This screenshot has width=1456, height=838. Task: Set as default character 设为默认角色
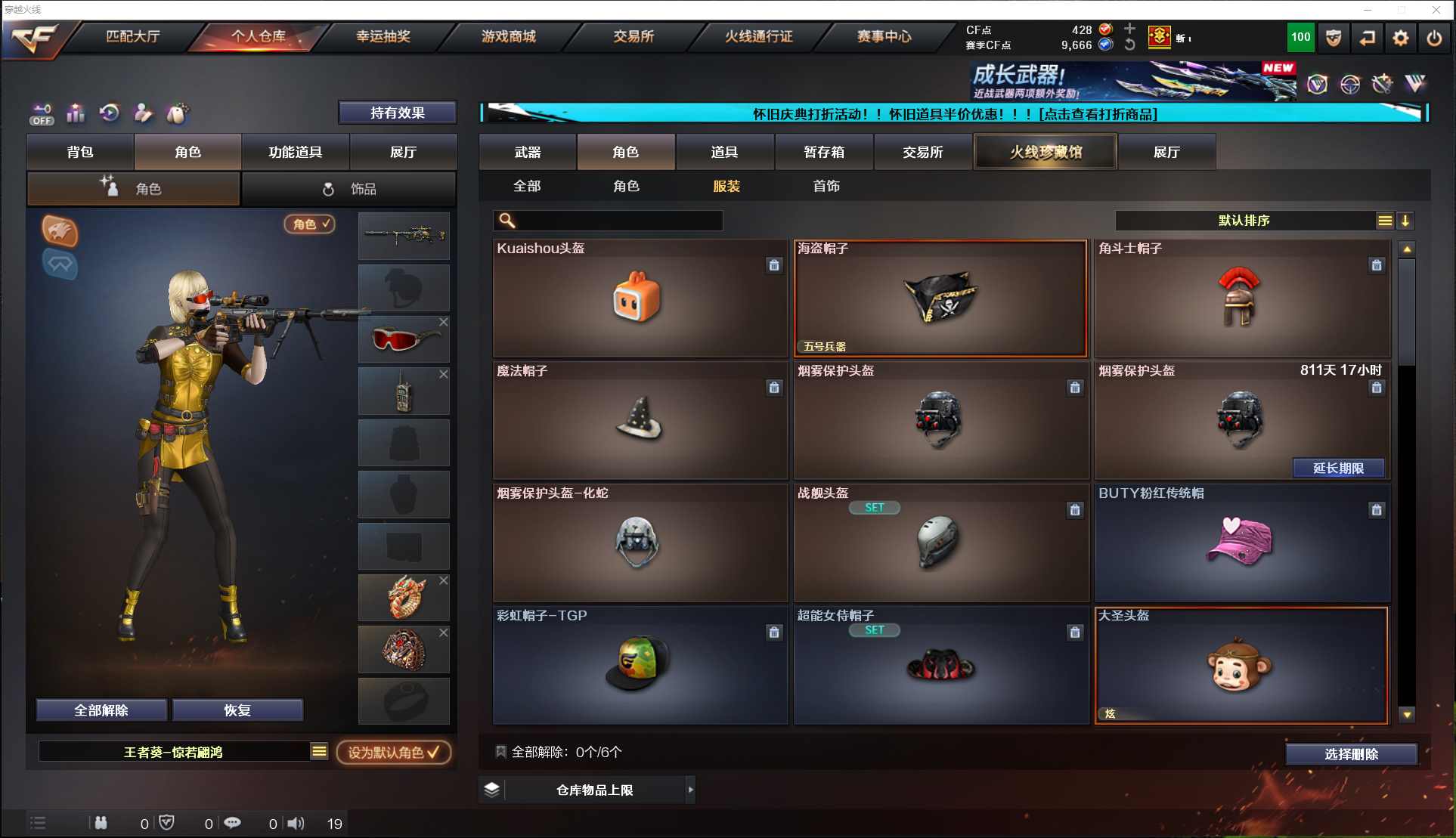[x=393, y=753]
